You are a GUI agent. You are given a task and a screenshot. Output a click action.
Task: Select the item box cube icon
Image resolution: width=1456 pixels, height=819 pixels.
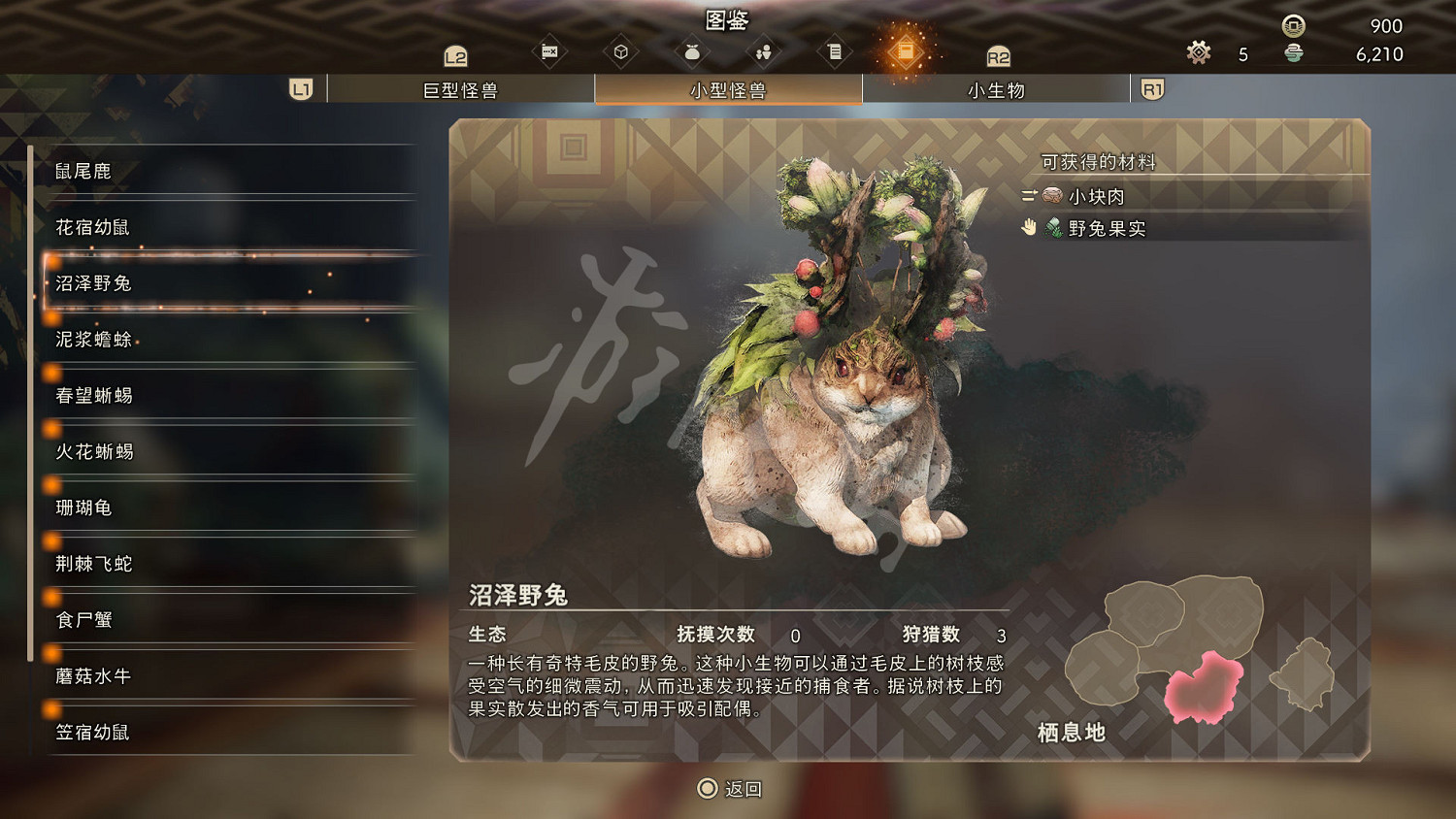621,51
